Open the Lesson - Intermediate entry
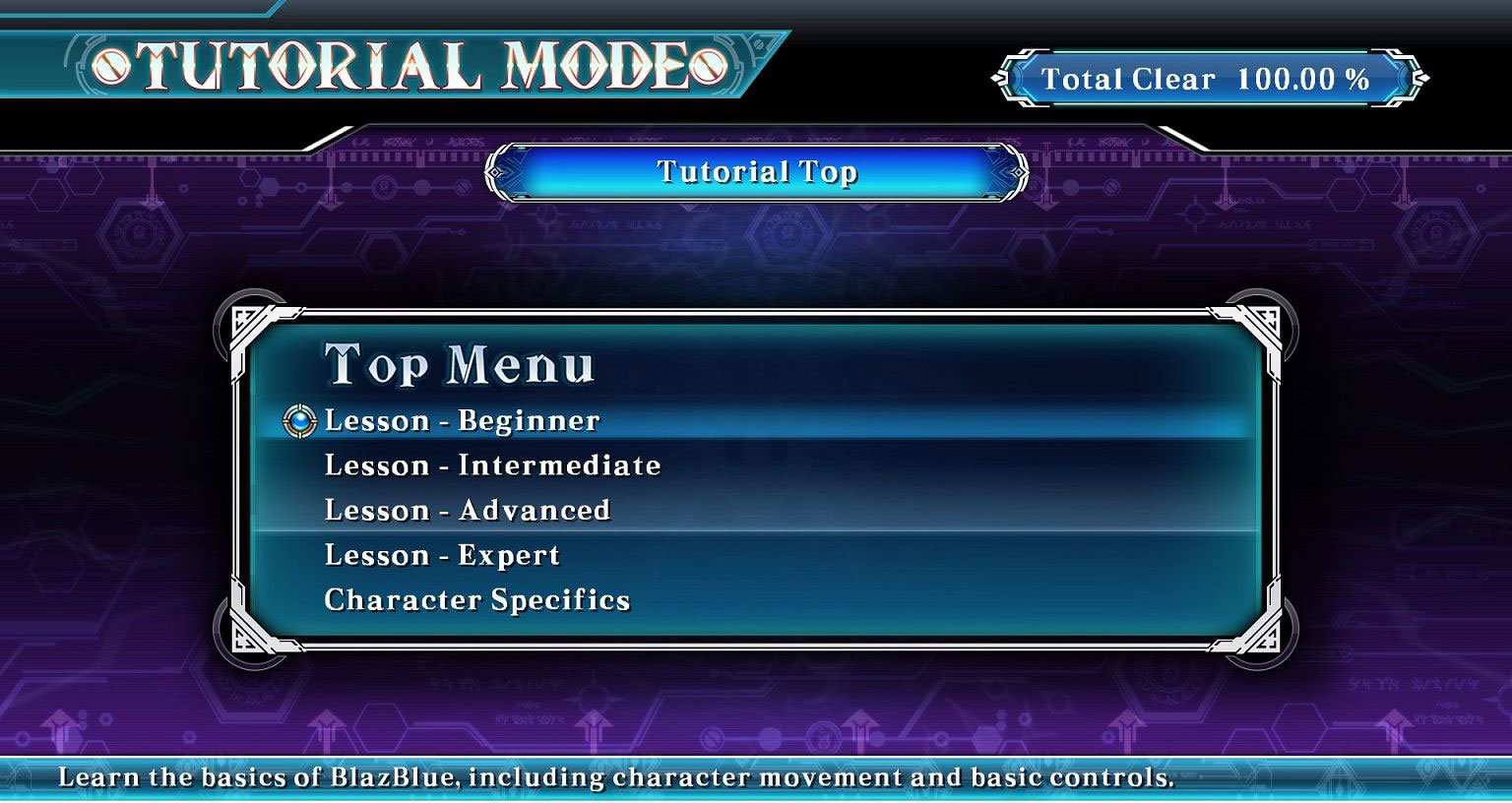The width and height of the screenshot is (1512, 803). click(492, 465)
